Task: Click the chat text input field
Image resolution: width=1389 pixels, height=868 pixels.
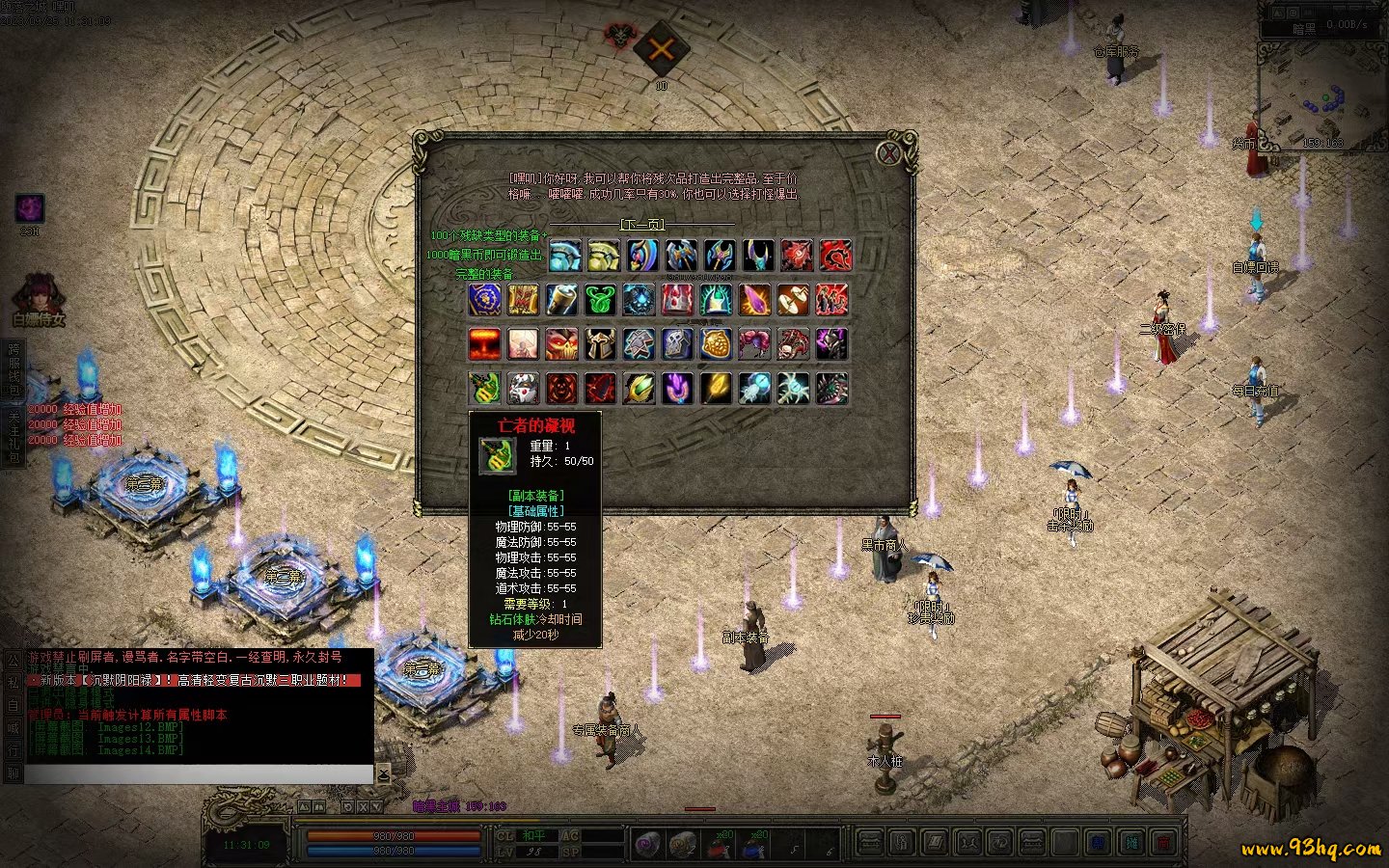Action: [x=198, y=774]
